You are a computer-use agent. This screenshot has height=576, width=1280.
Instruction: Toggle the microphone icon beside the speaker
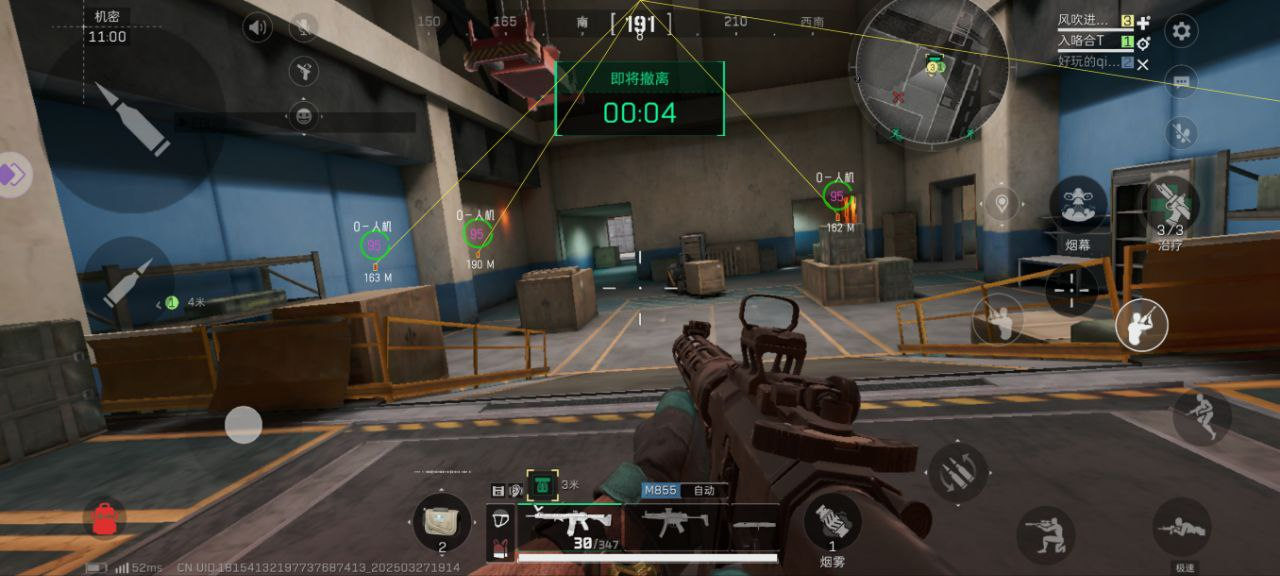(x=303, y=27)
